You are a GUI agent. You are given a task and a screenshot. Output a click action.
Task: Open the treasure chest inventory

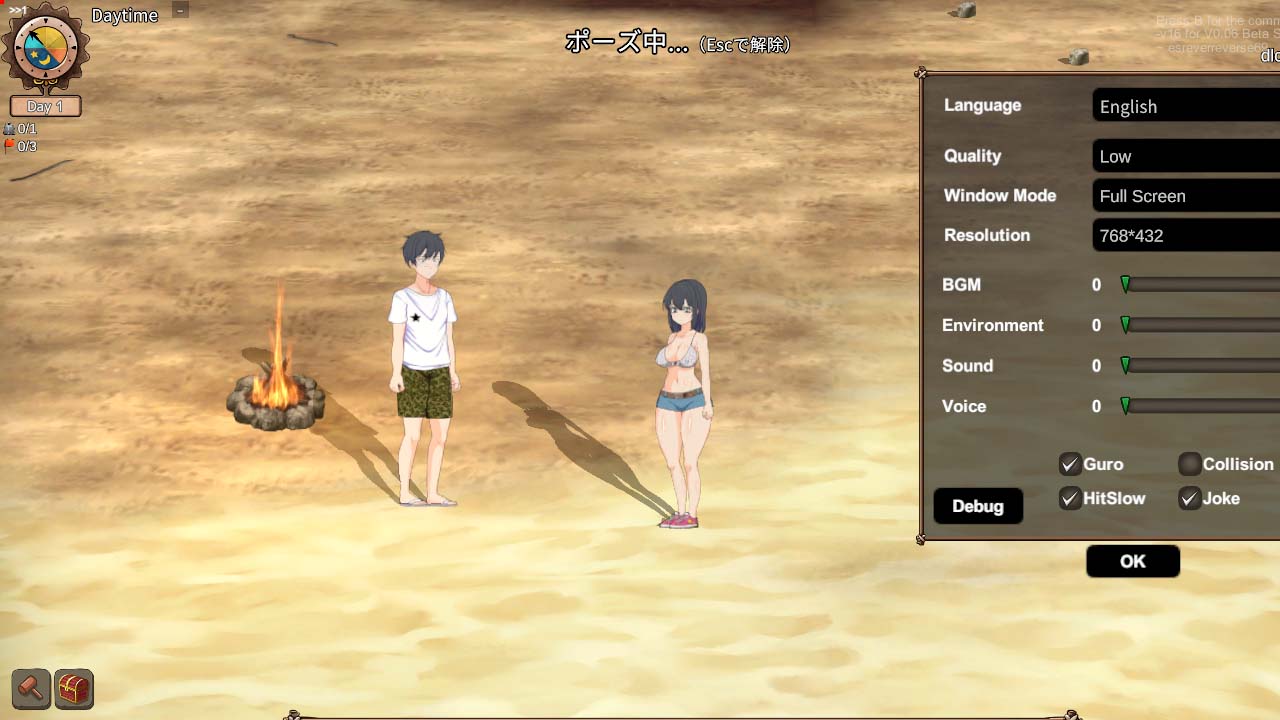point(74,688)
